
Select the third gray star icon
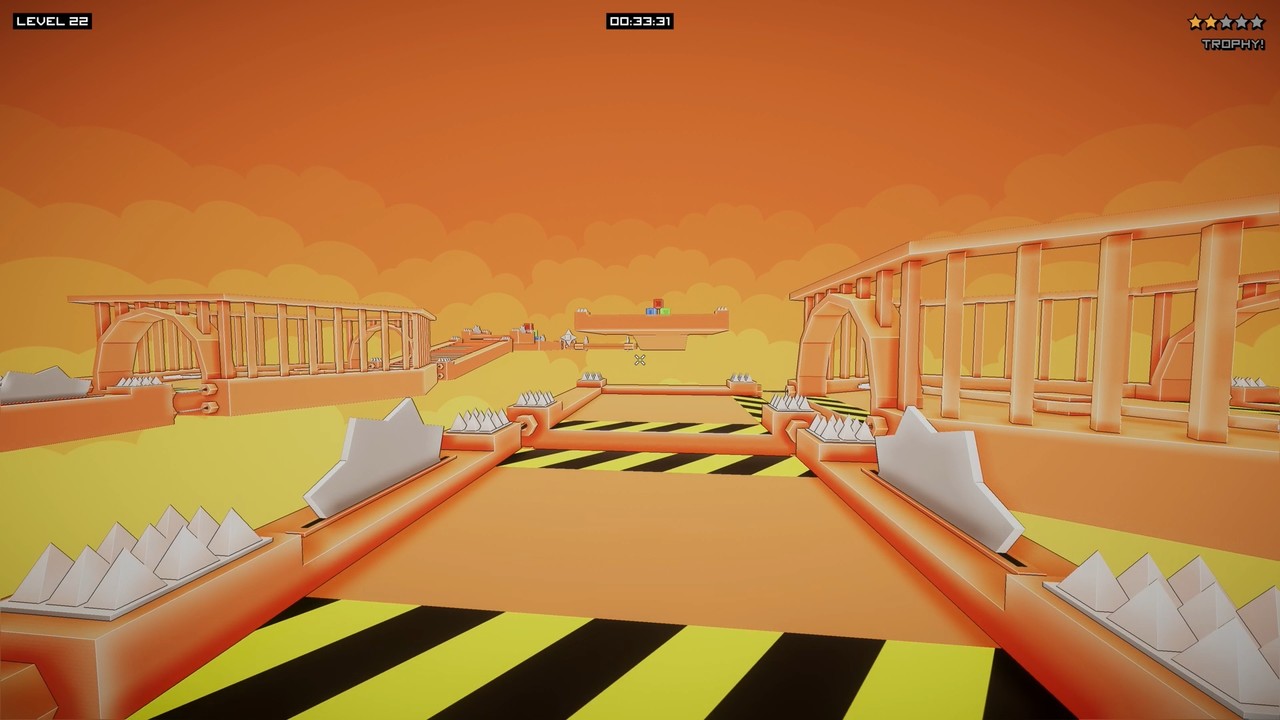(1227, 21)
